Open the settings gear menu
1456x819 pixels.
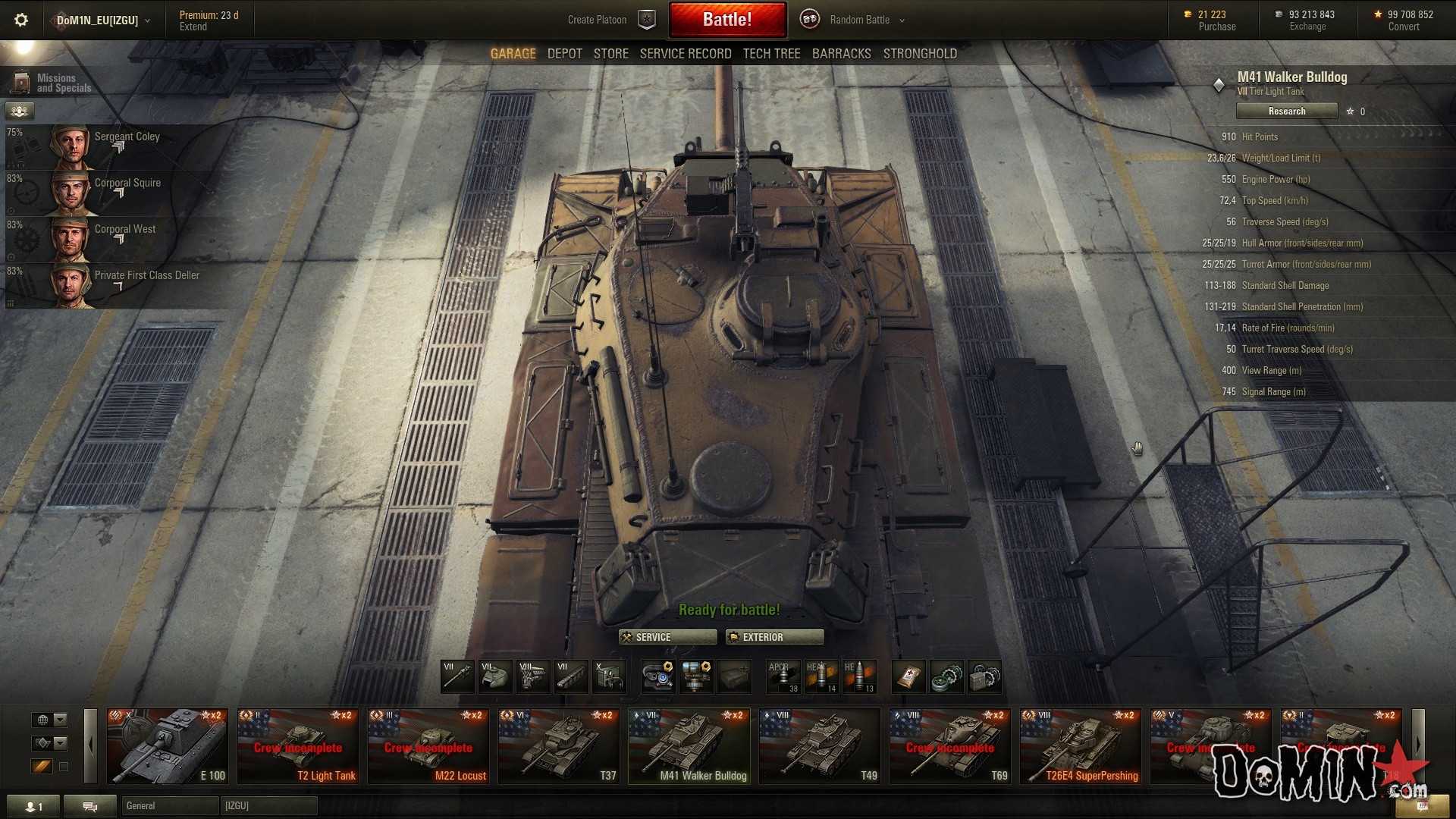tap(21, 20)
